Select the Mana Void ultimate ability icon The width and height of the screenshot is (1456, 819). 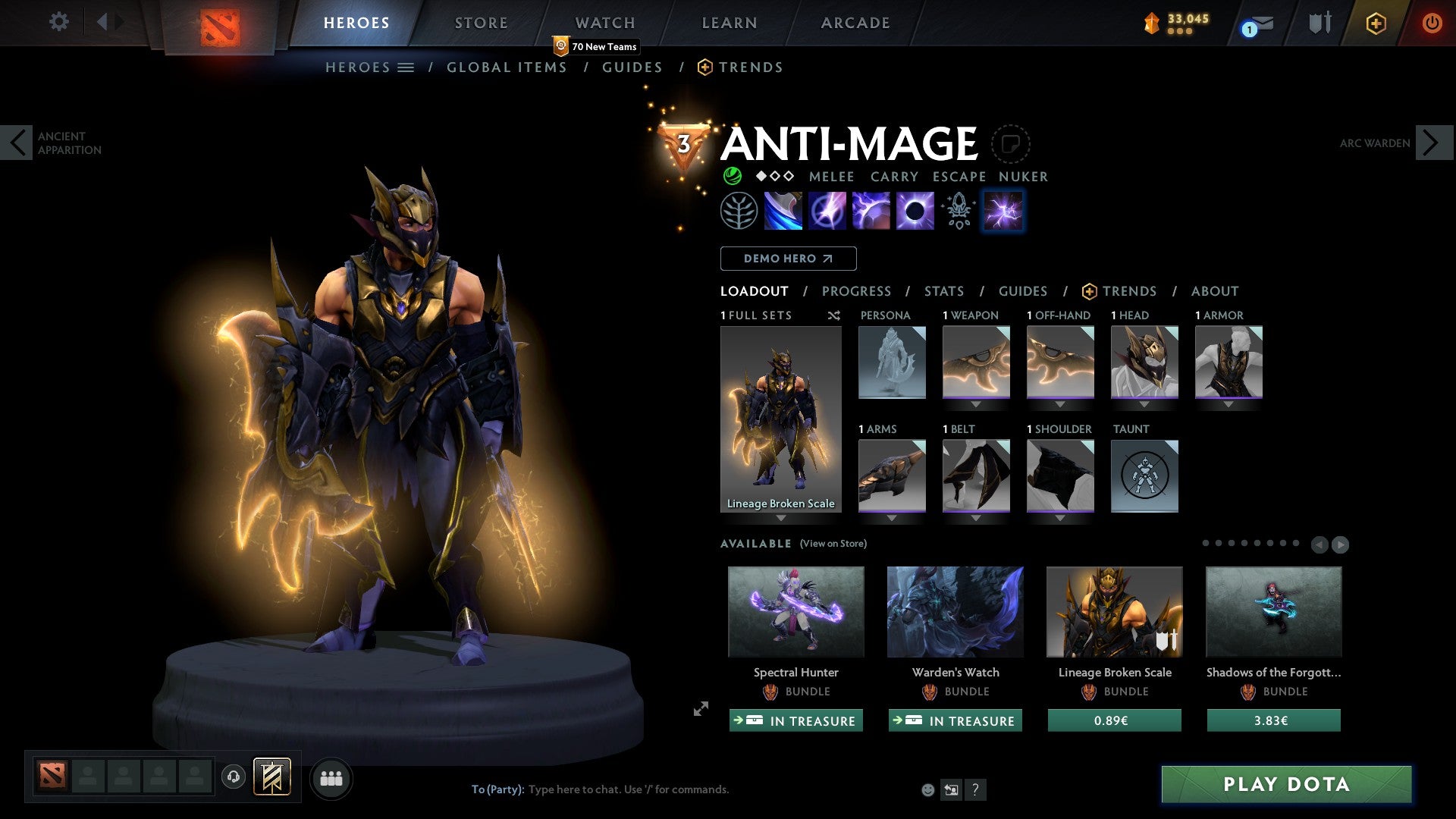point(915,211)
